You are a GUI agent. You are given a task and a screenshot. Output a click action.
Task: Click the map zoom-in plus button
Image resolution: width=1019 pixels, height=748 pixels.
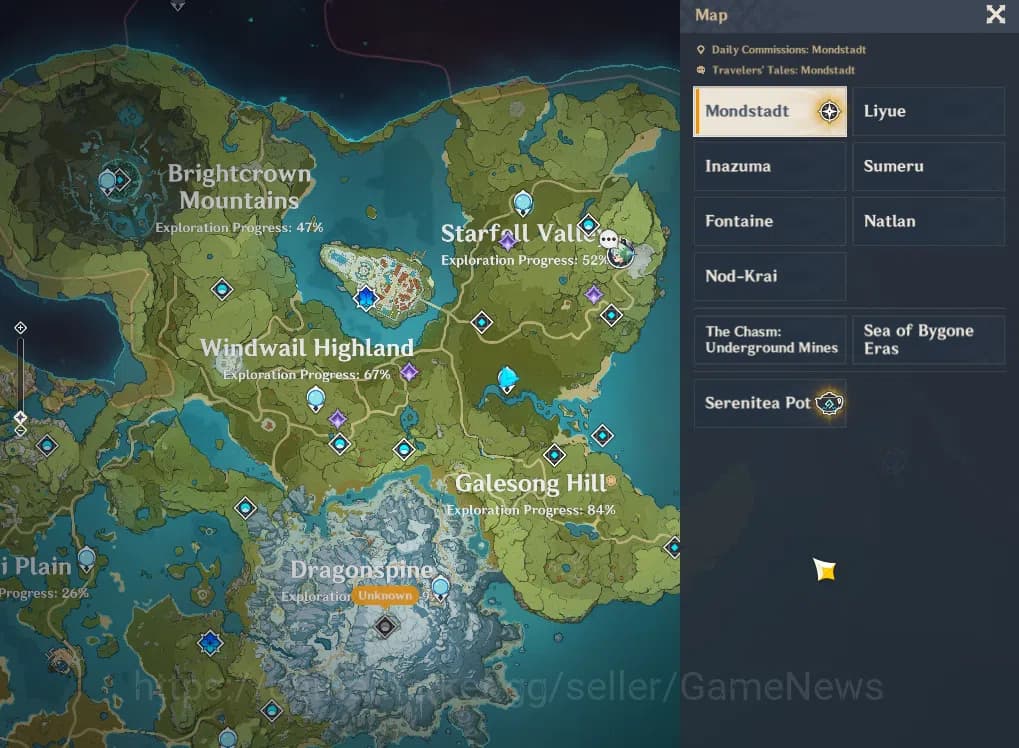coord(20,328)
